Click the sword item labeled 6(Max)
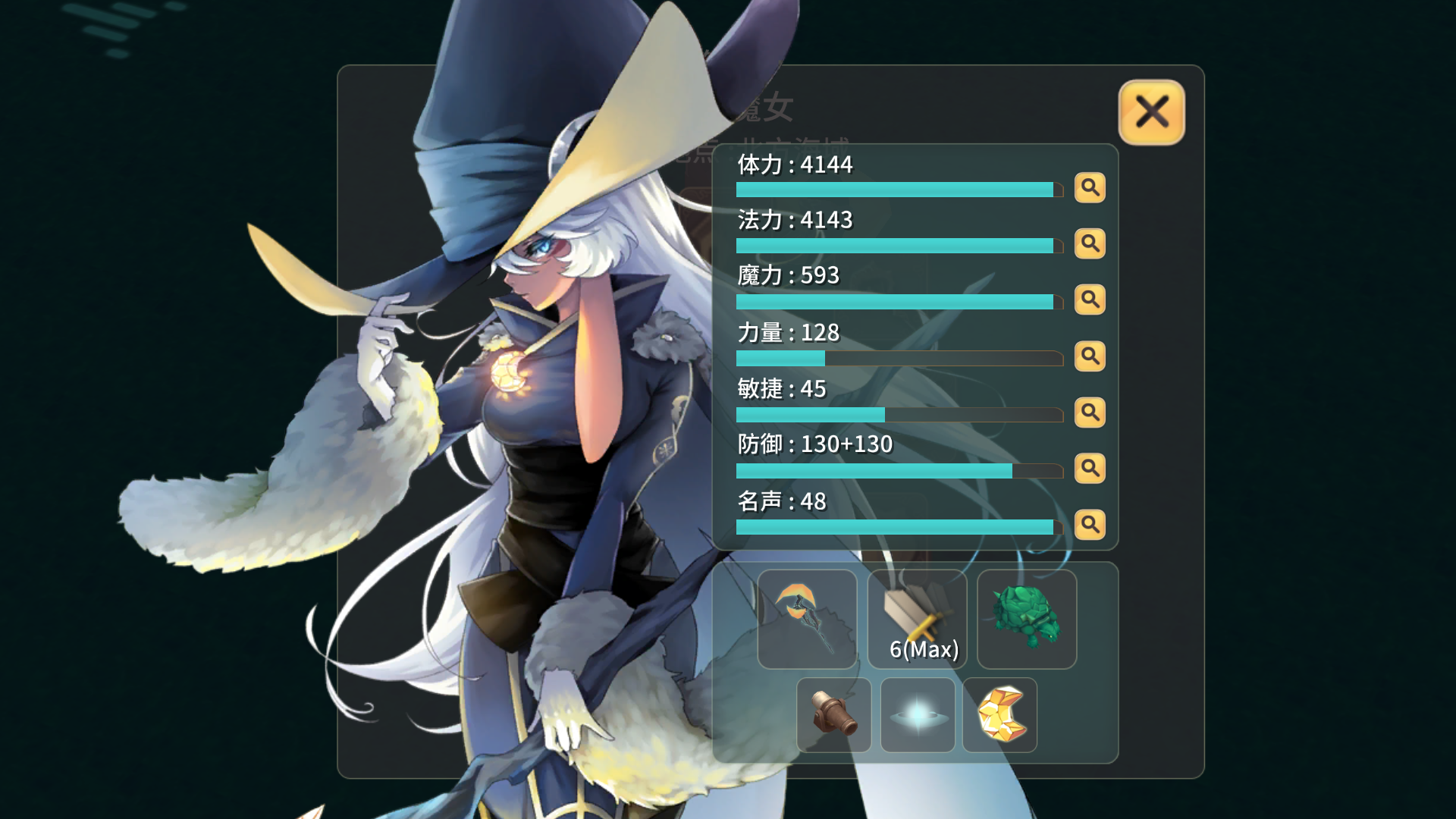This screenshot has width=1456, height=819. click(x=916, y=614)
